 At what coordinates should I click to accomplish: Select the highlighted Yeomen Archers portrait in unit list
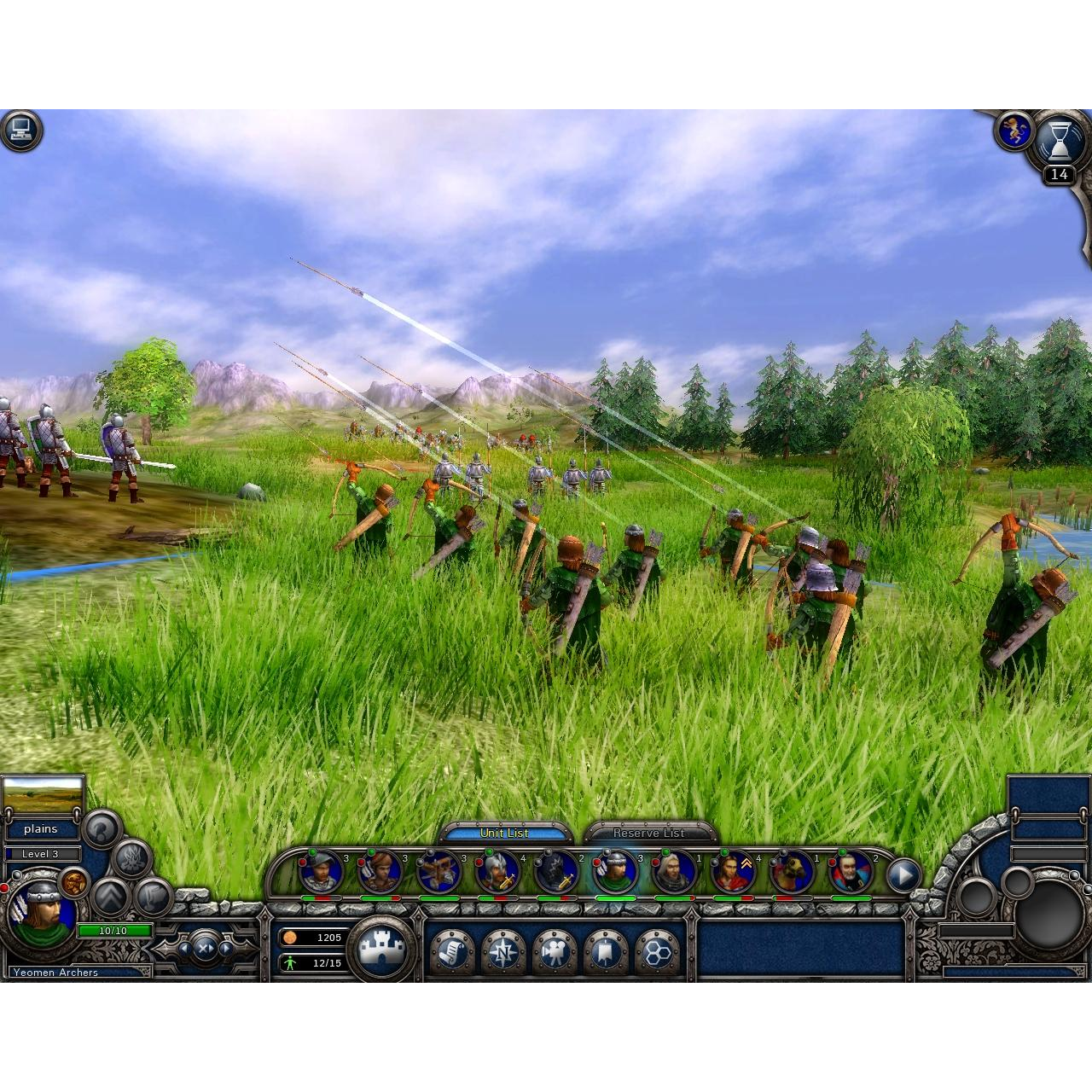tap(616, 872)
